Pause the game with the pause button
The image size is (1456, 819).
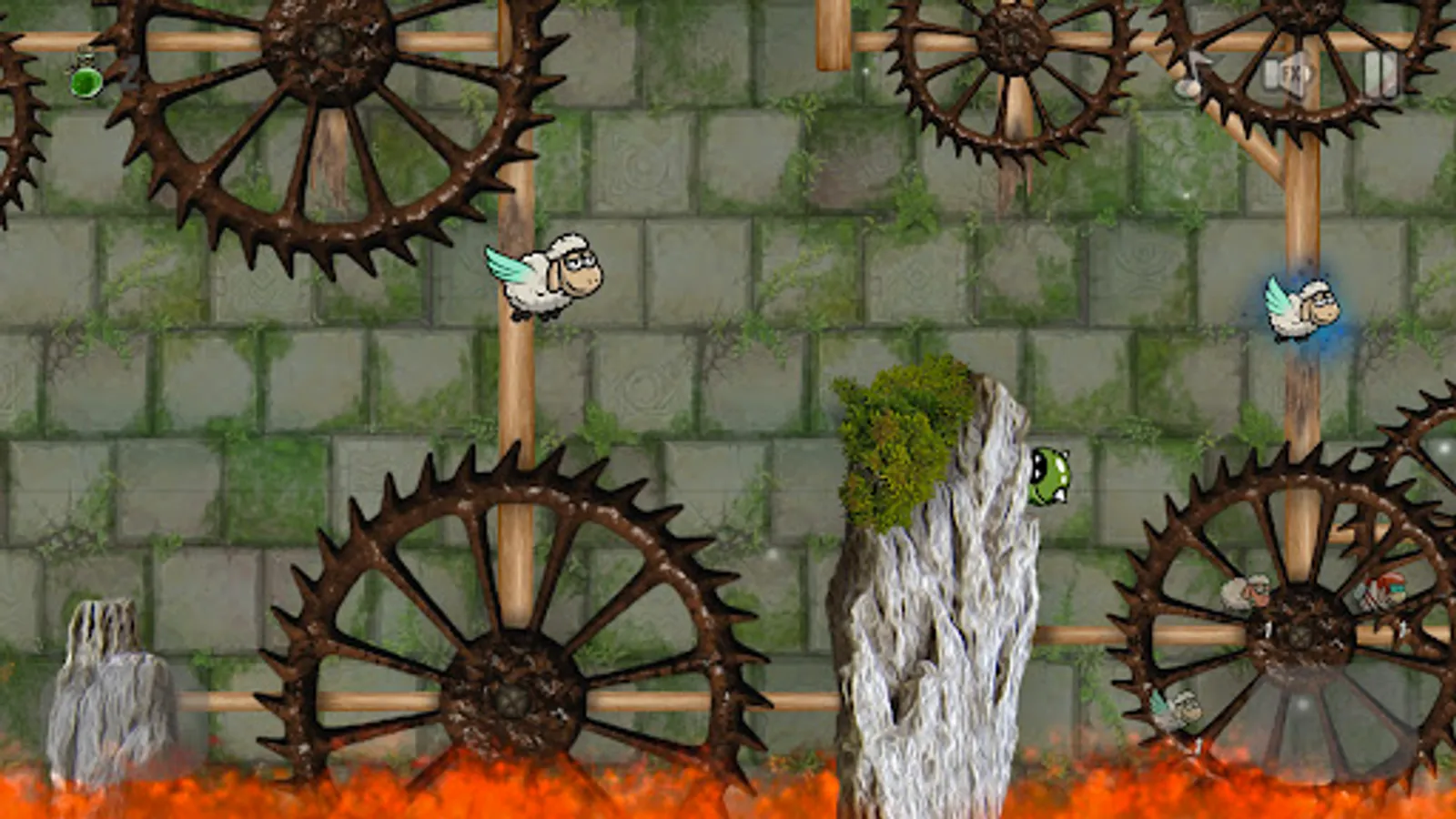[x=1381, y=76]
